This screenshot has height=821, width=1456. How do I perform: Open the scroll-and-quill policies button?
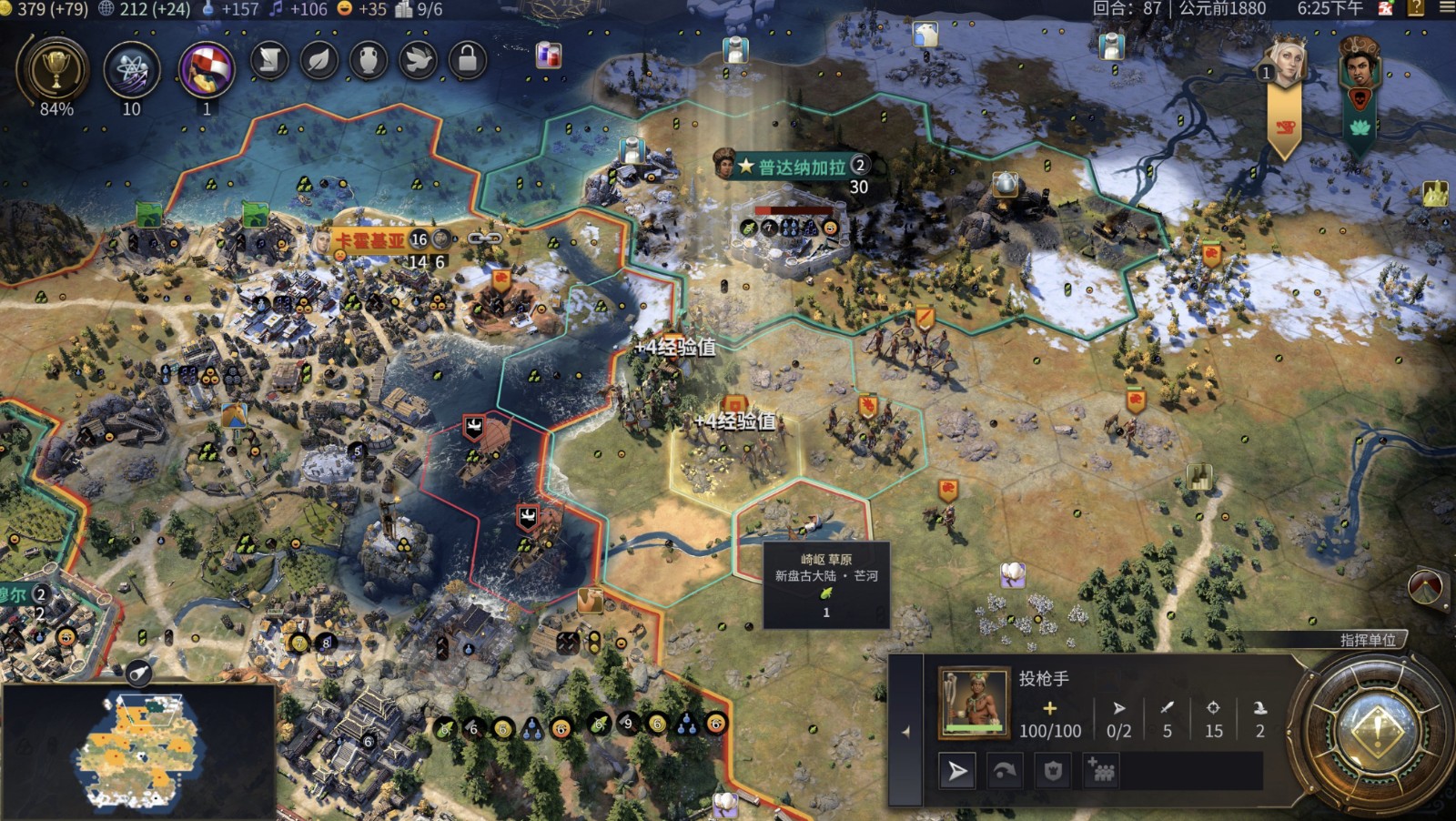click(x=270, y=60)
